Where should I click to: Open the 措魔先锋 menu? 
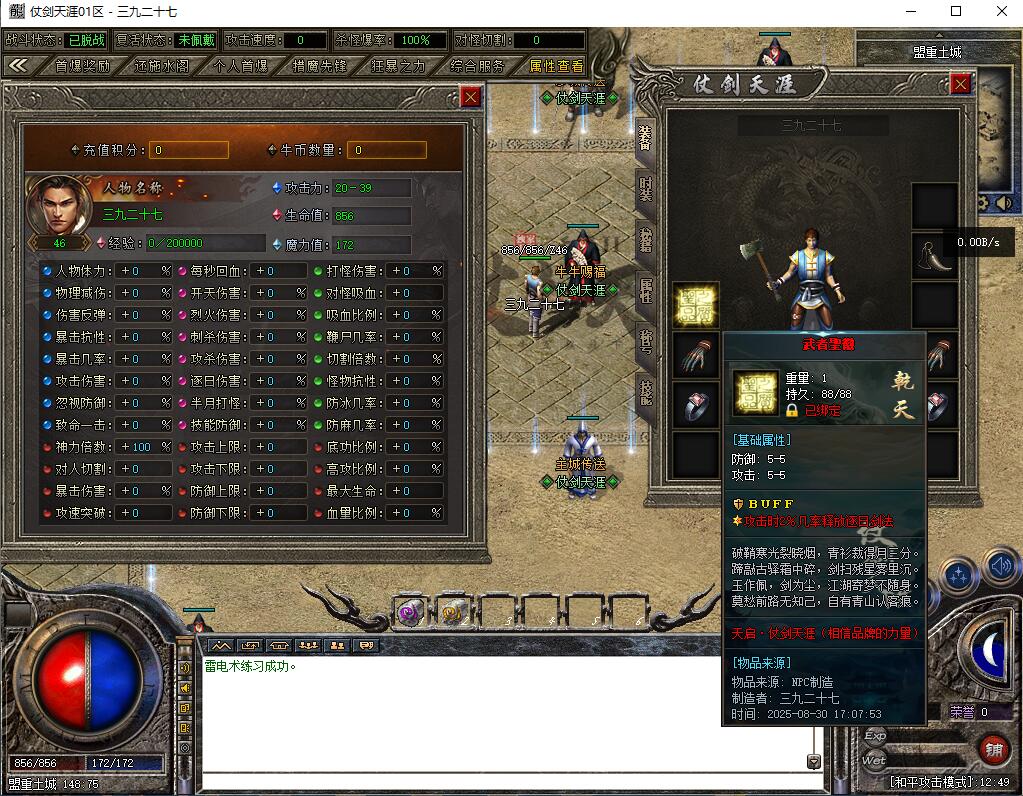(x=319, y=66)
